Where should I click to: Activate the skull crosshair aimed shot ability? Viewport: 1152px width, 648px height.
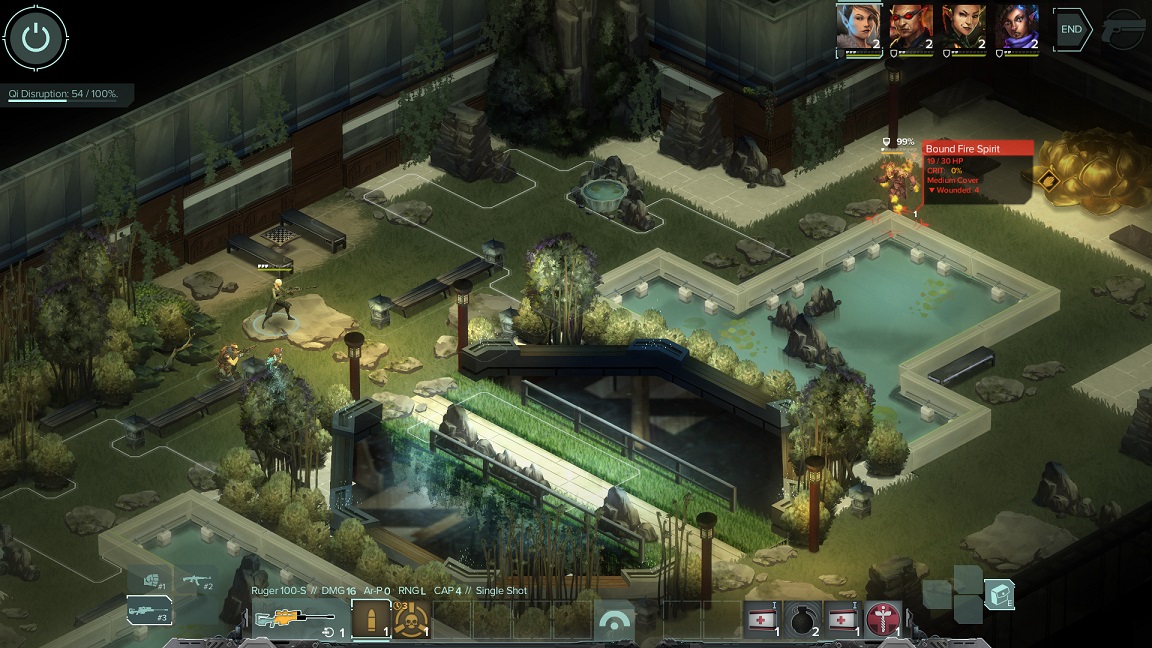pos(410,619)
